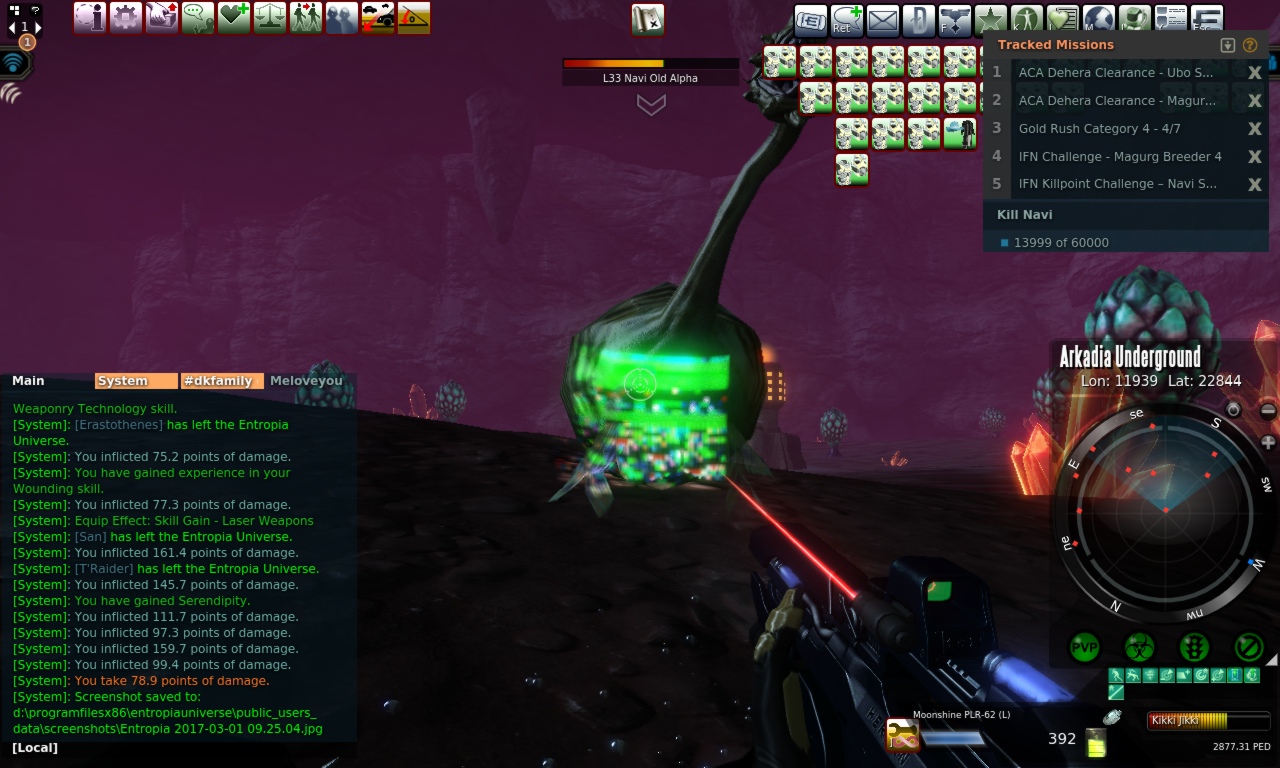Open the mail envelope icon
1280x768 pixels.
click(882, 20)
